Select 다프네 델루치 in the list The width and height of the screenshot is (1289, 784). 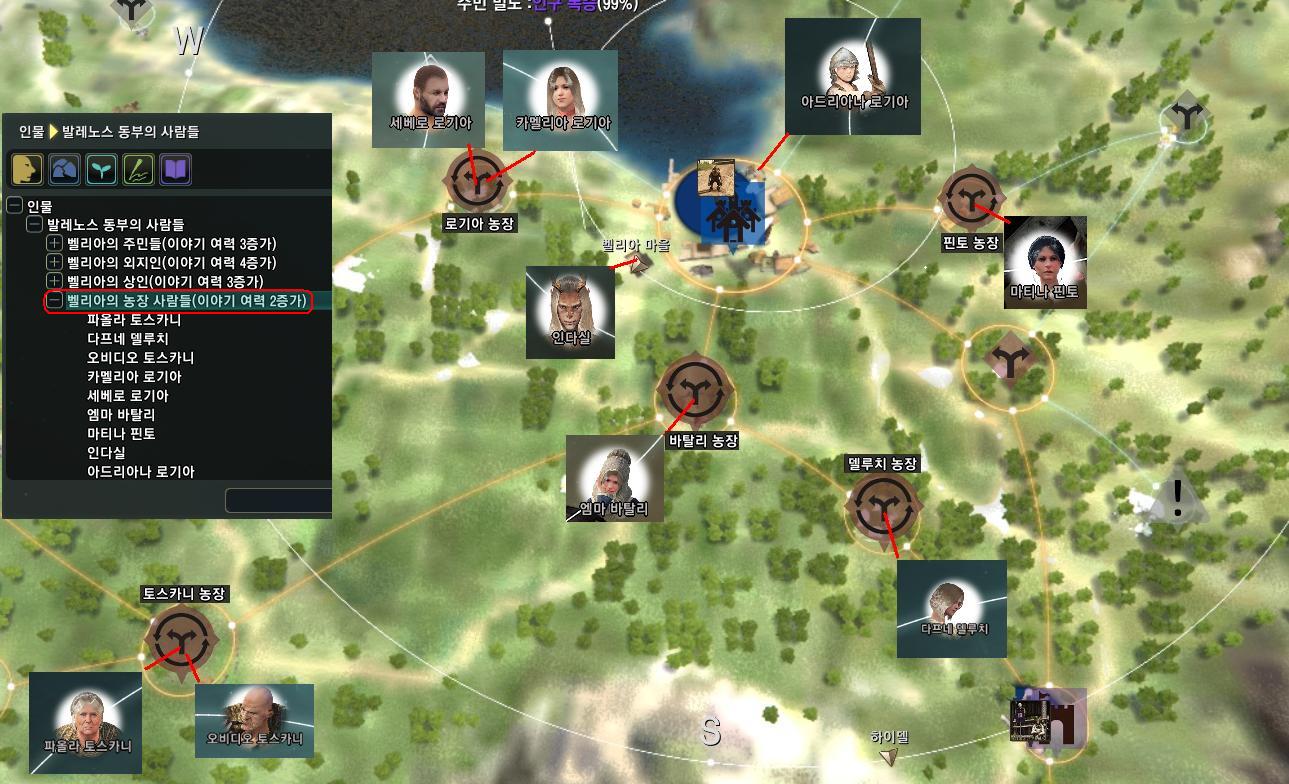coord(128,339)
